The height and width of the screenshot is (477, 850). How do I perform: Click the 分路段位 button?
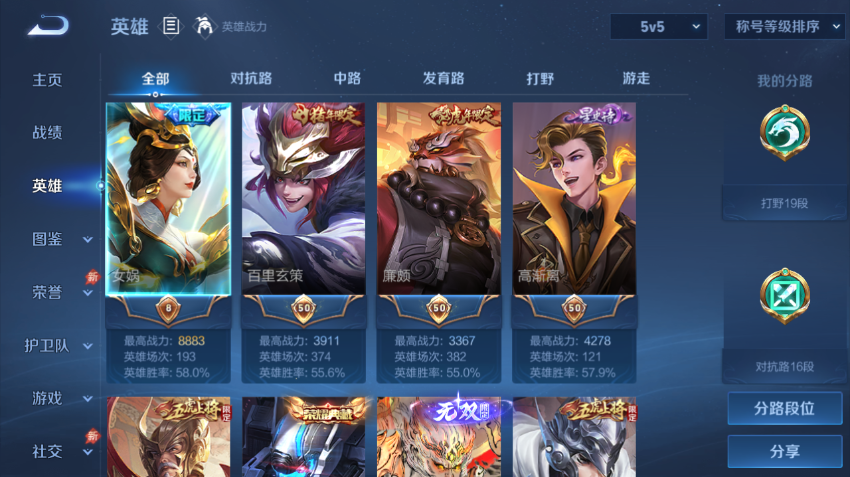784,409
